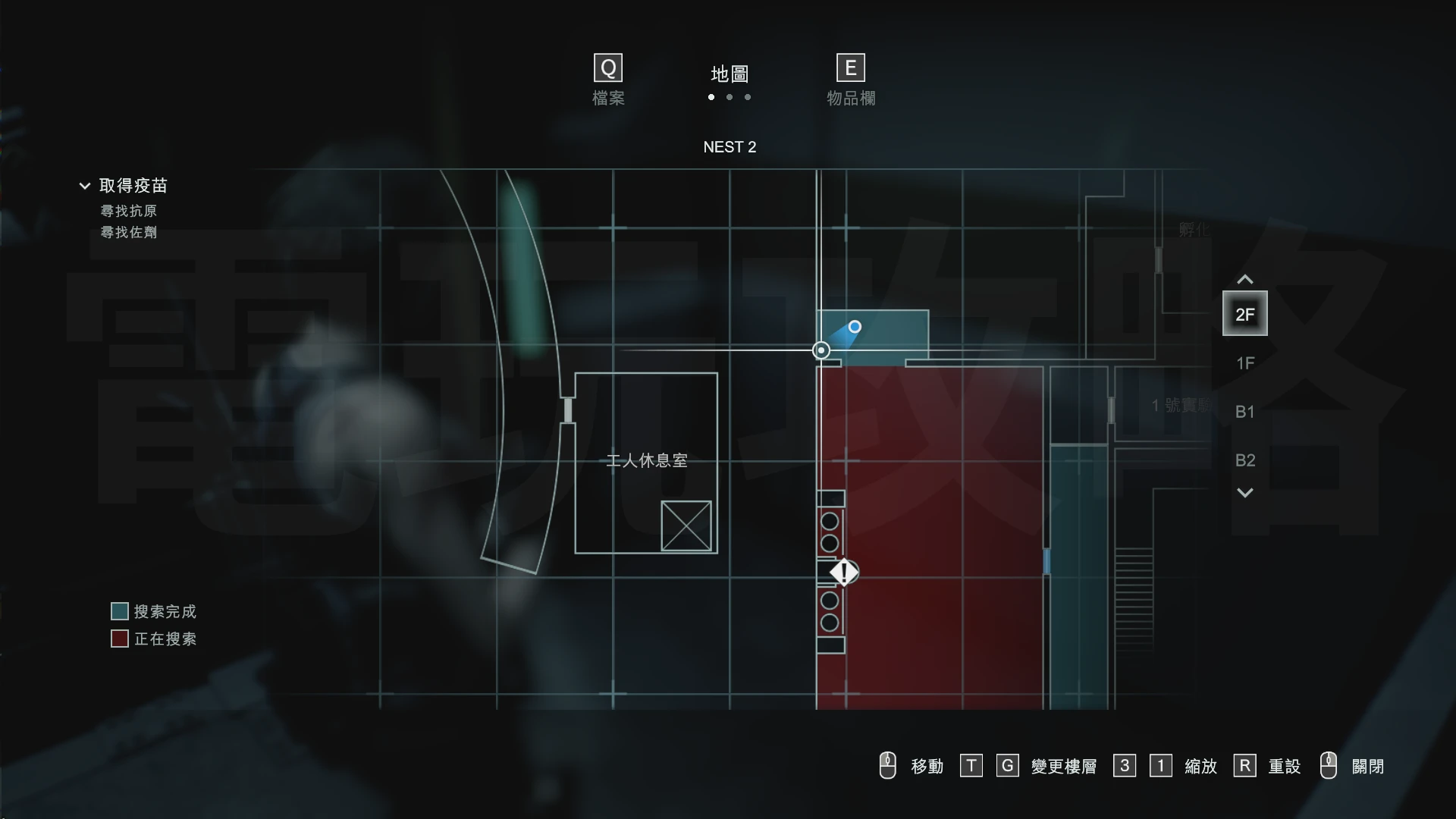Click the exclamation diamond map marker
This screenshot has width=1456, height=819.
[x=843, y=573]
